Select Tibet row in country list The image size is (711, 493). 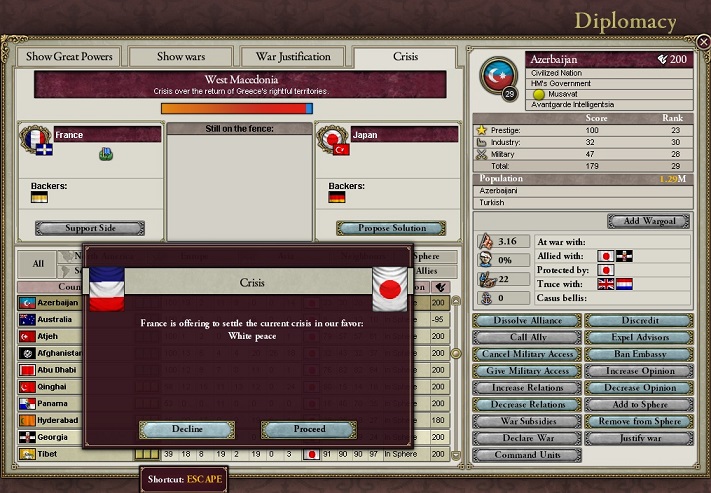click(x=60, y=455)
